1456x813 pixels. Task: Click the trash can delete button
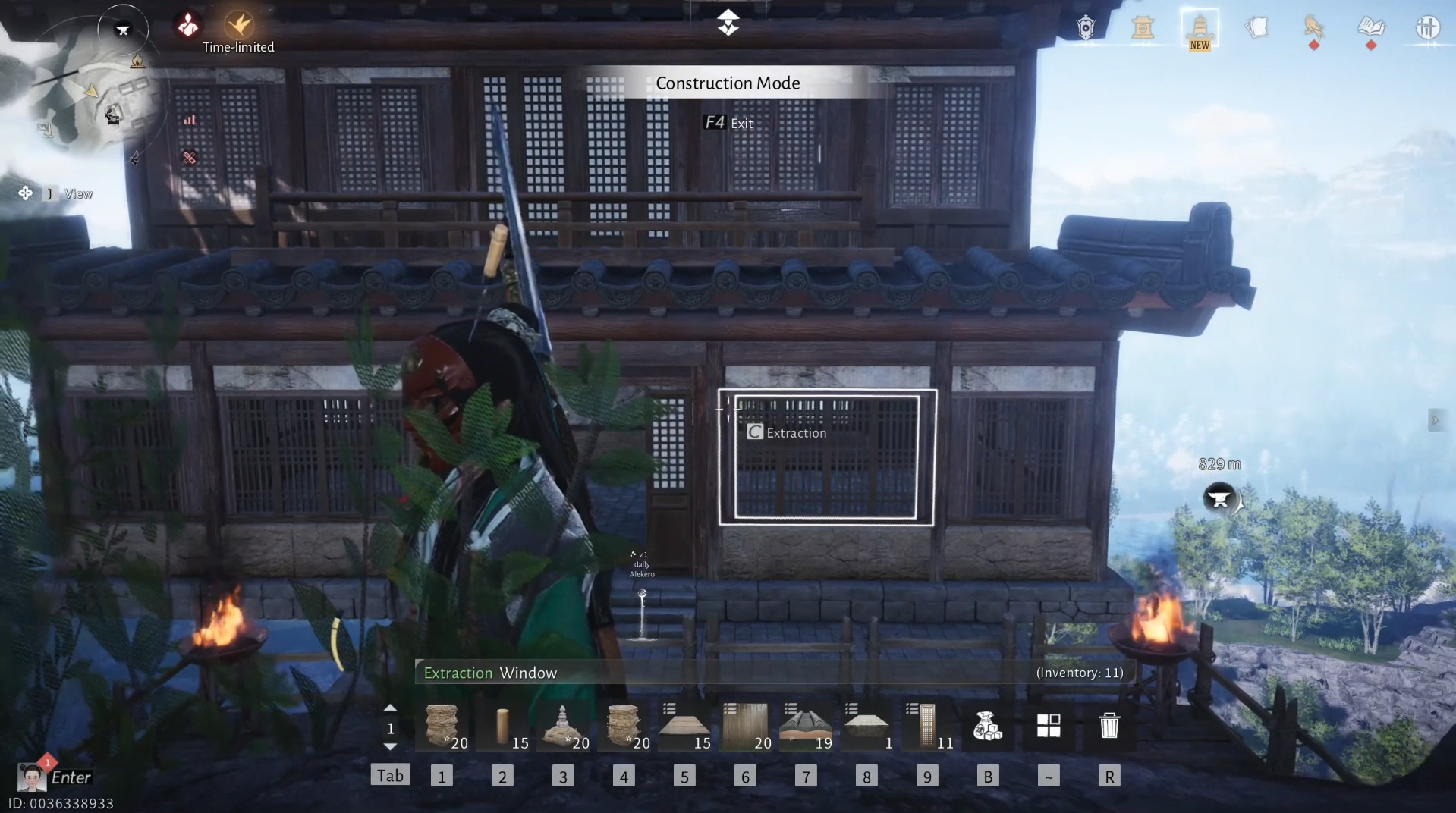point(1109,727)
